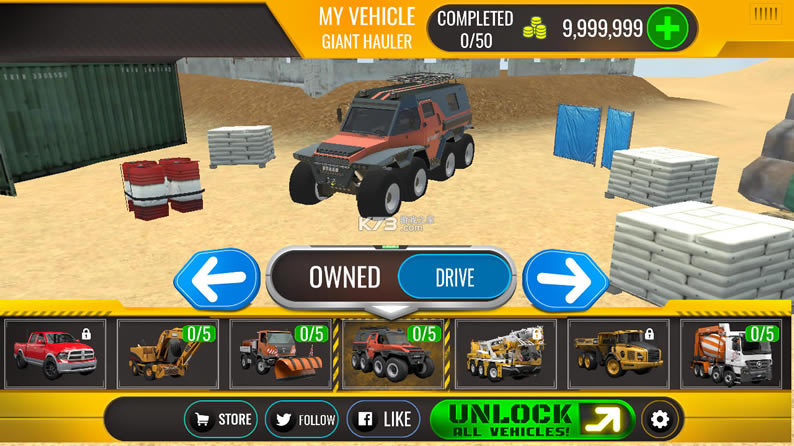
Task: Select the previous vehicle with left arrow
Action: click(217, 278)
